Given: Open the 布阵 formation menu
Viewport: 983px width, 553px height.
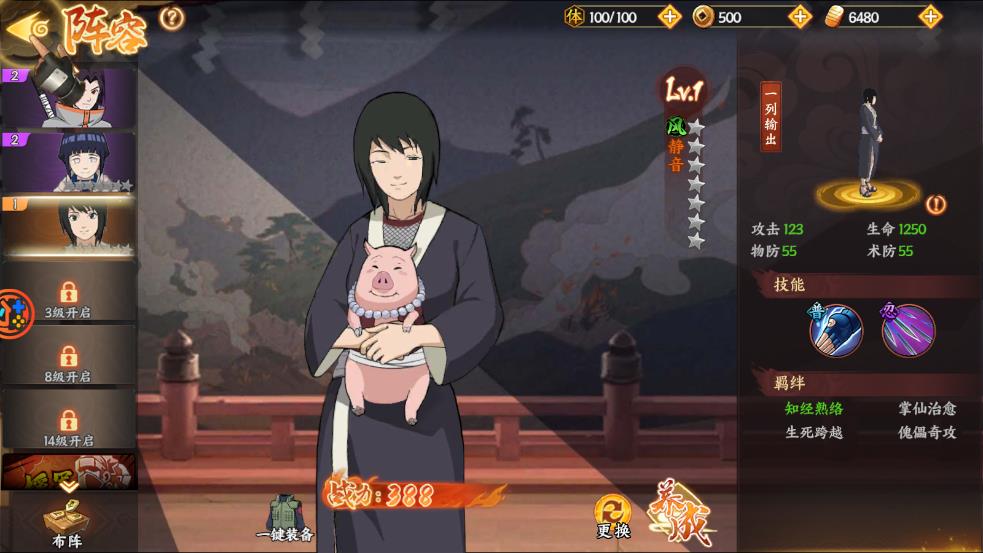Looking at the screenshot, I should coord(66,522).
